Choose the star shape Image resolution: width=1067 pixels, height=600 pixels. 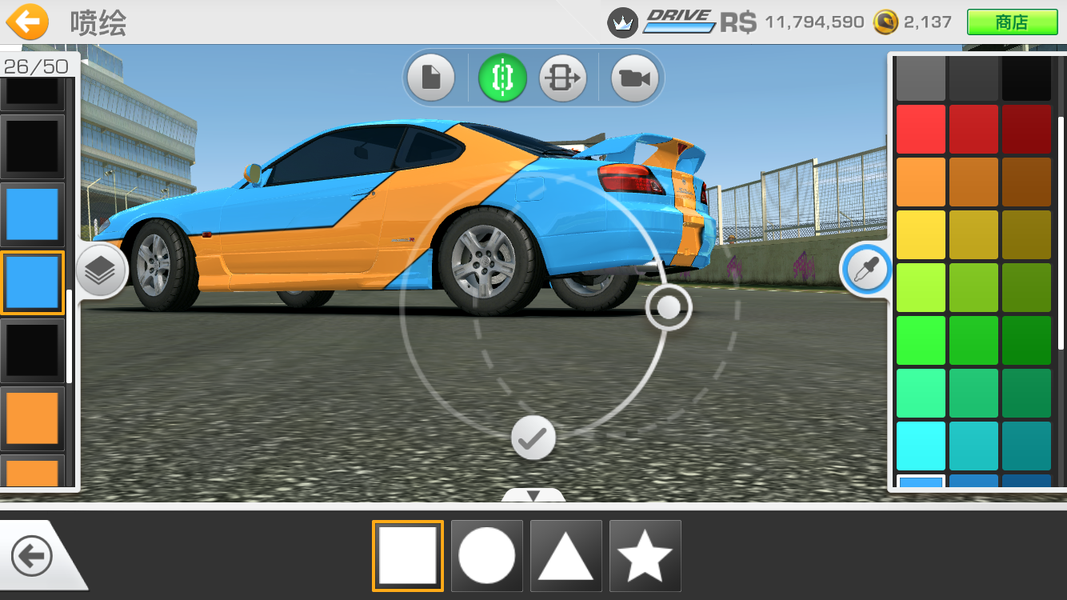645,556
